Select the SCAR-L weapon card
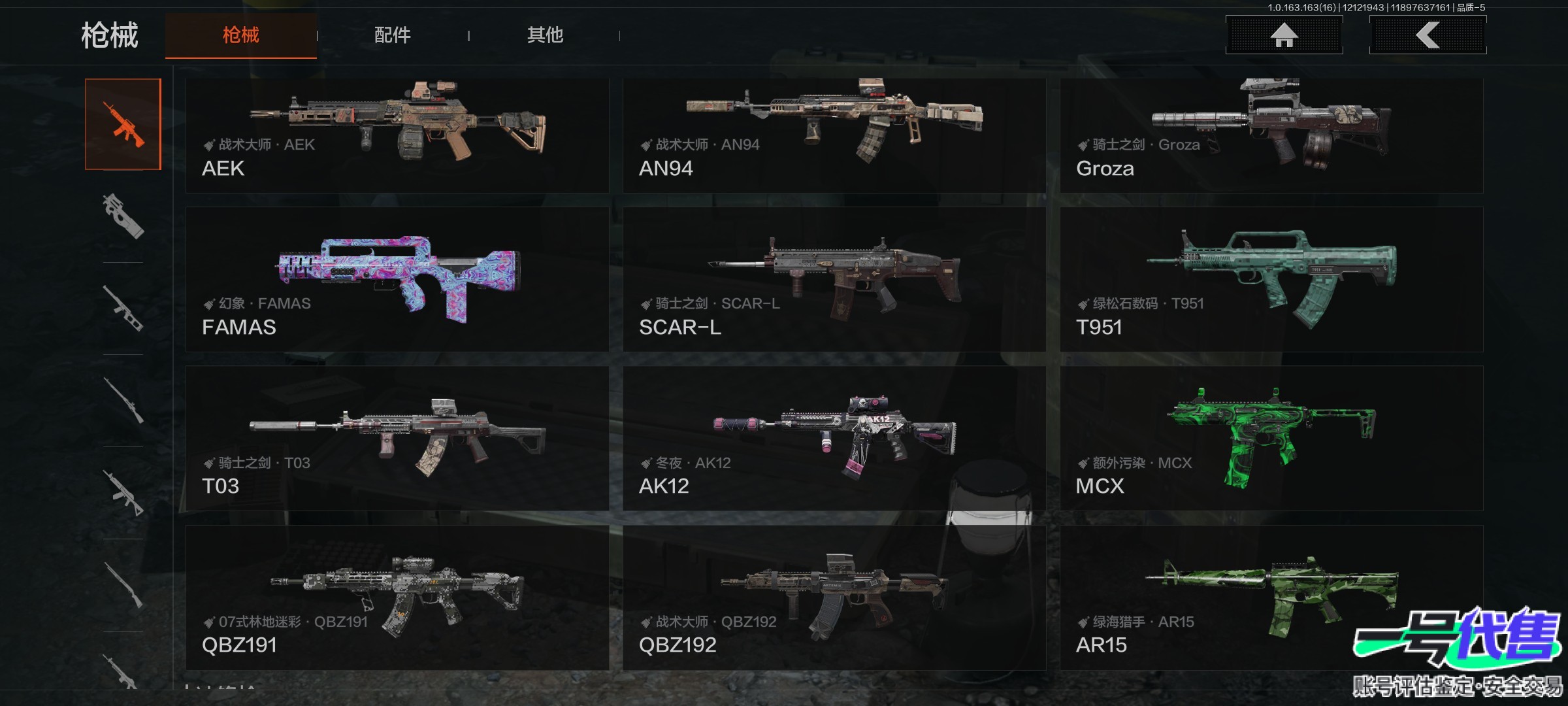 [x=834, y=280]
